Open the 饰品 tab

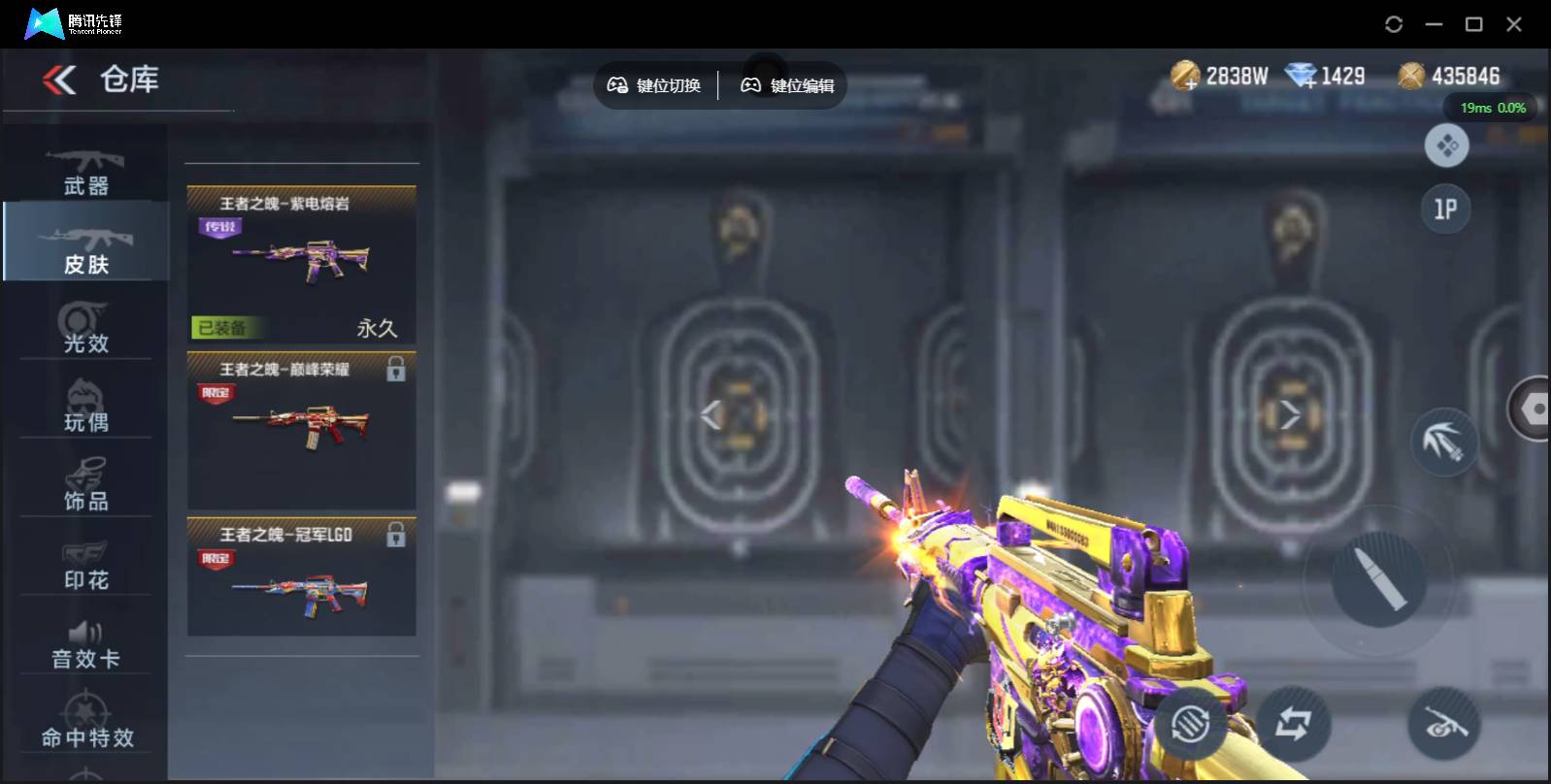click(x=85, y=485)
